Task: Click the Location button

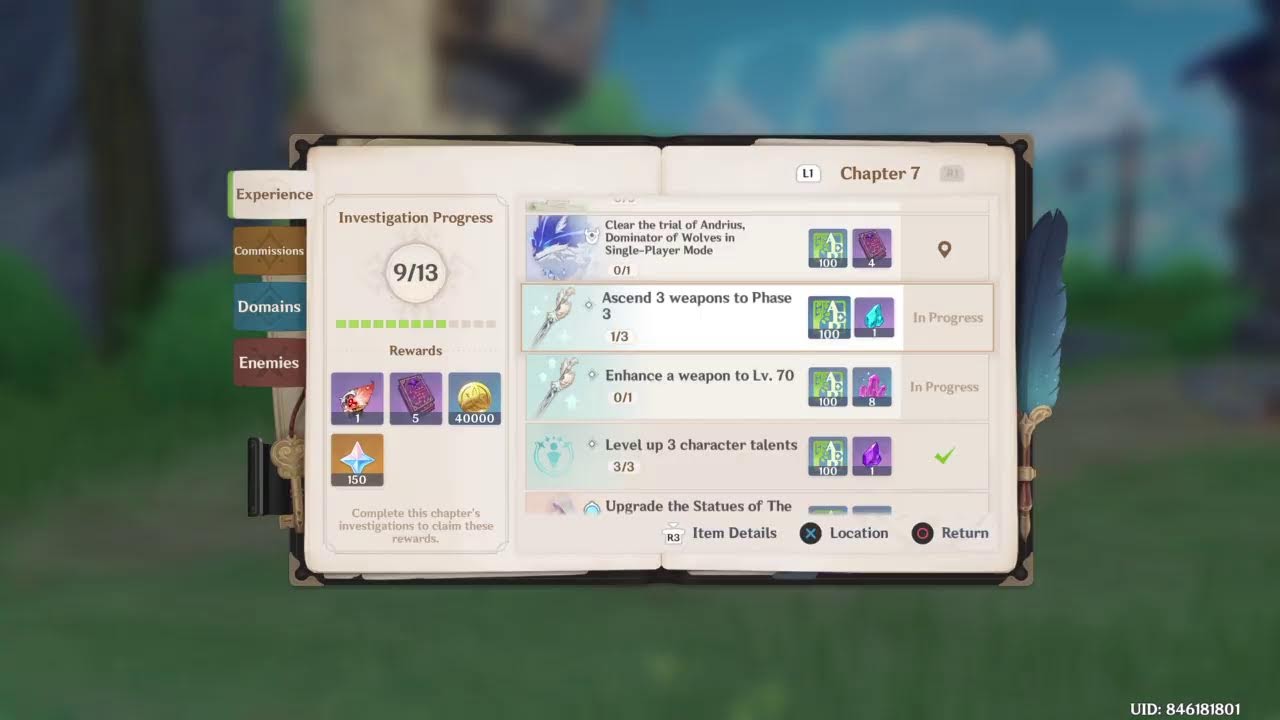Action: (x=844, y=533)
